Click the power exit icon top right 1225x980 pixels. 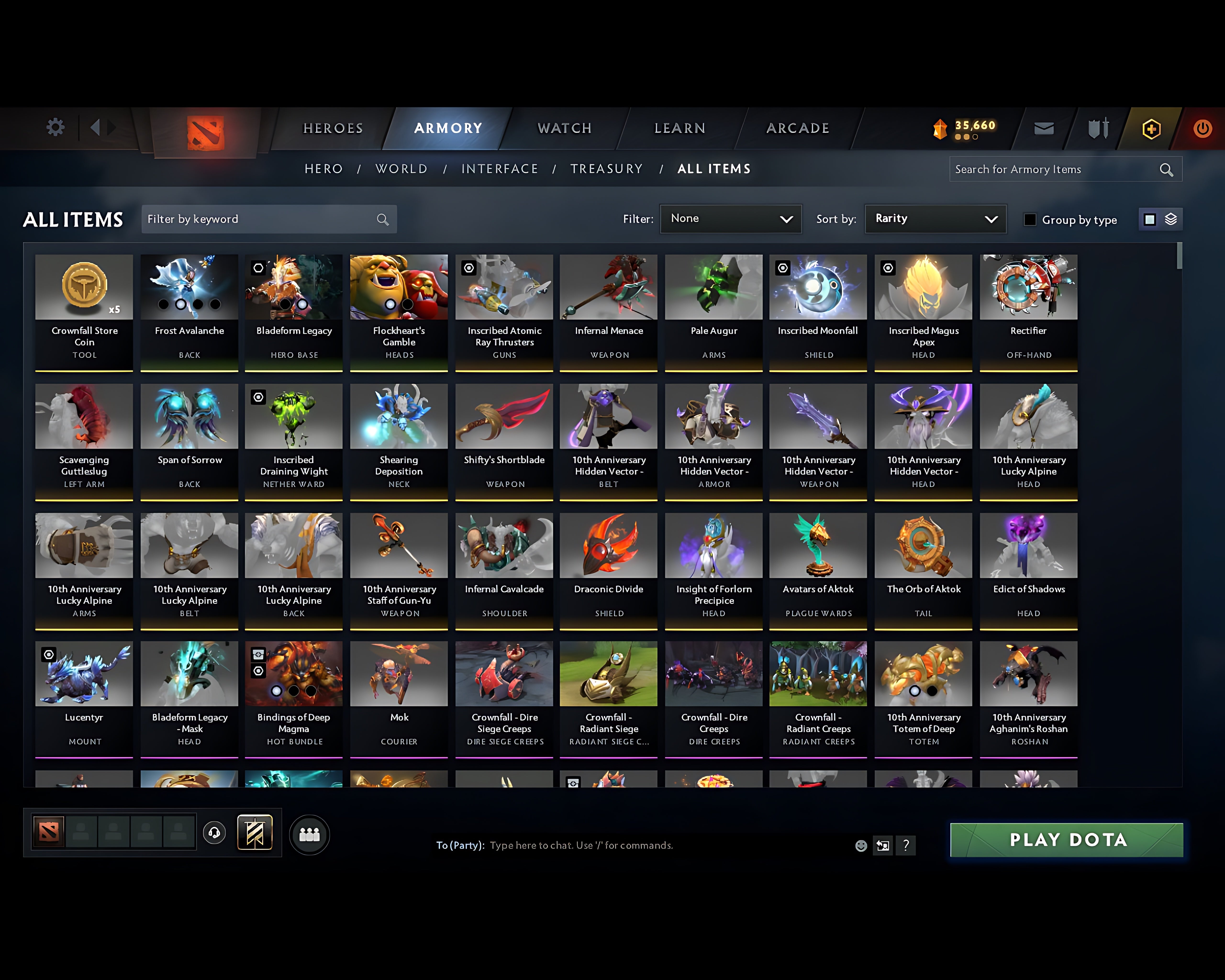pos(1202,128)
